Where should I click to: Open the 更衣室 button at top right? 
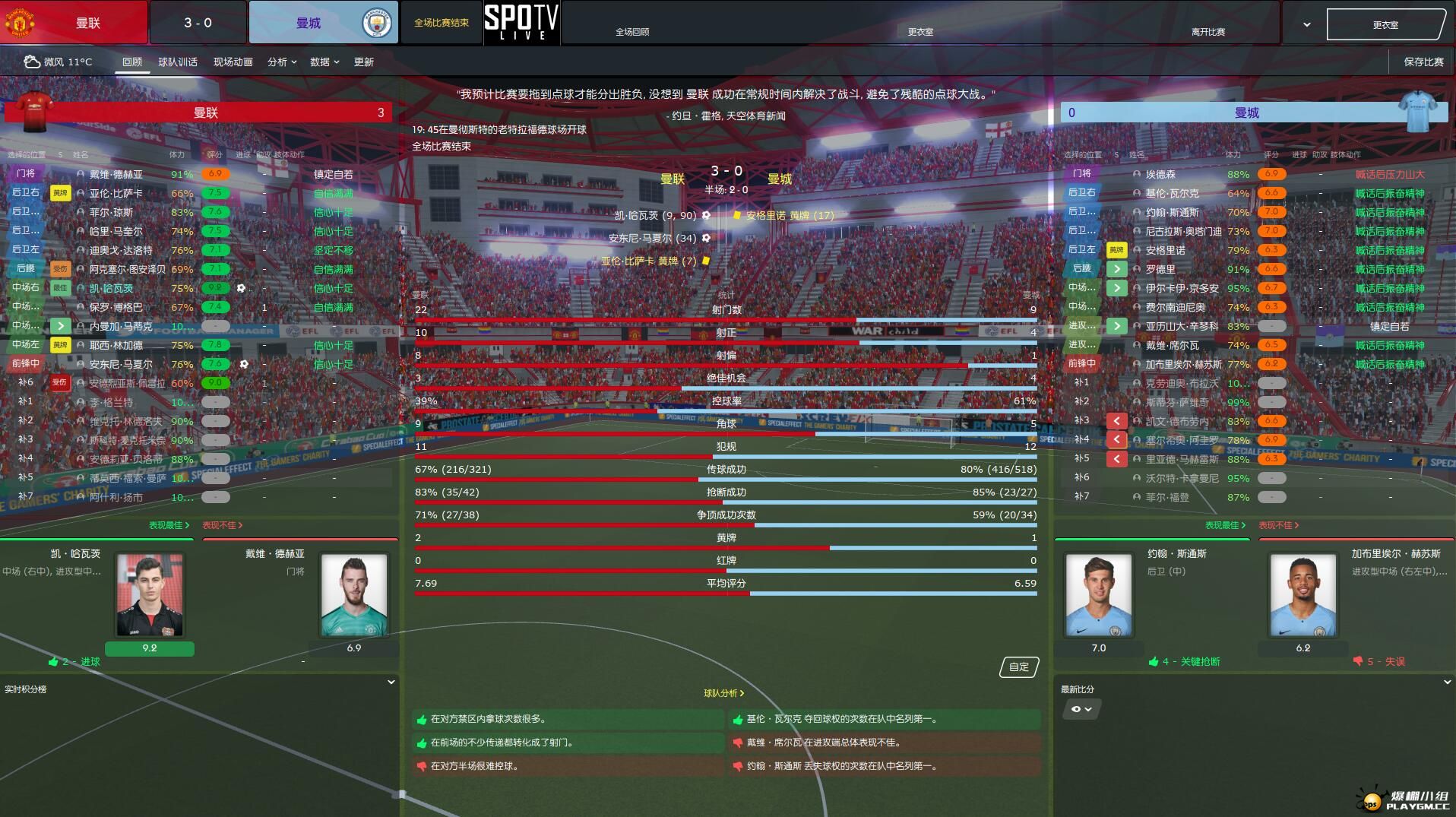pos(1385,24)
